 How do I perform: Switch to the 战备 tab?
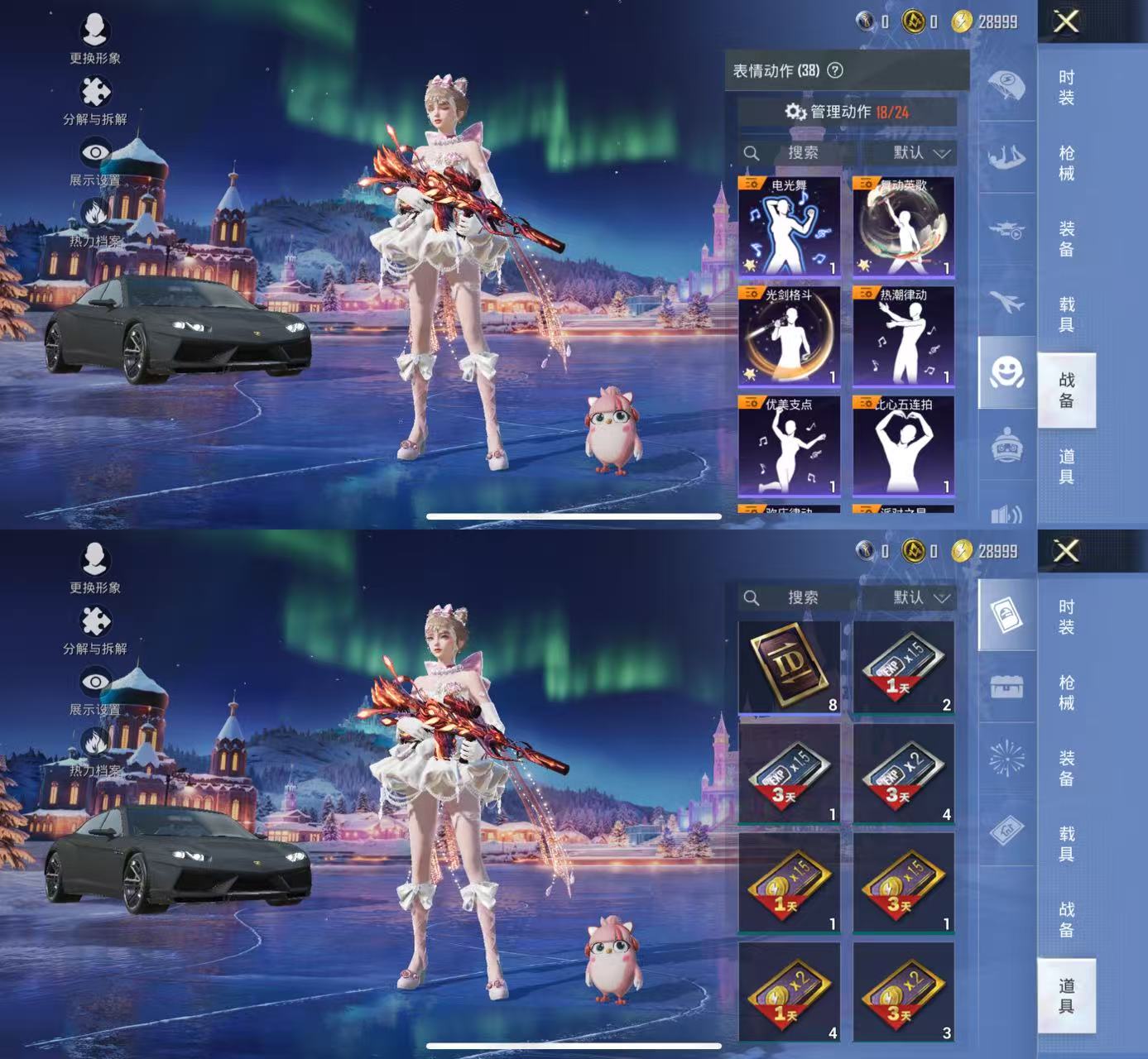coord(1066,391)
